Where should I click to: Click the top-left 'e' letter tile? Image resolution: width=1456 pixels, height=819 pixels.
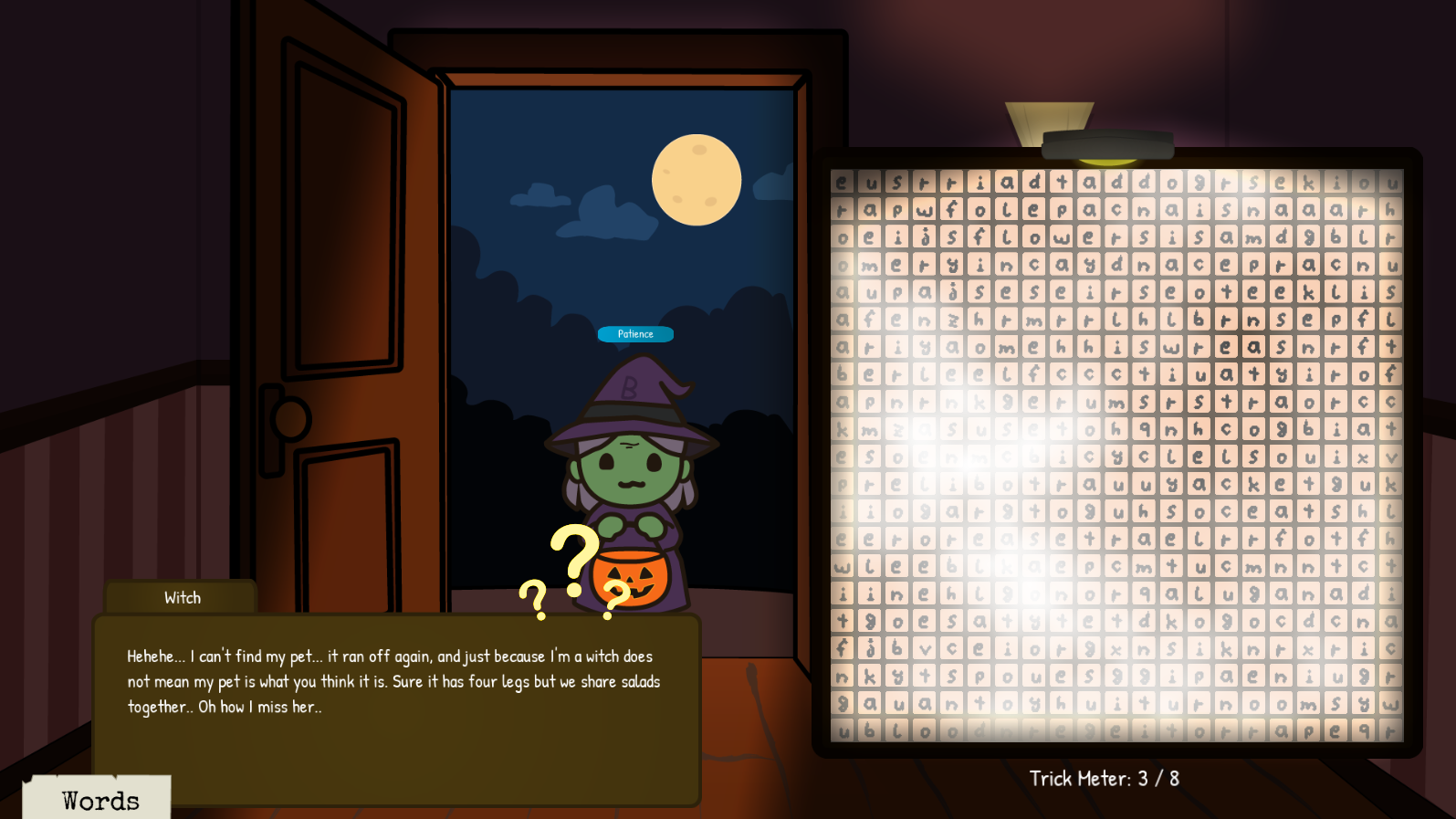(x=841, y=180)
